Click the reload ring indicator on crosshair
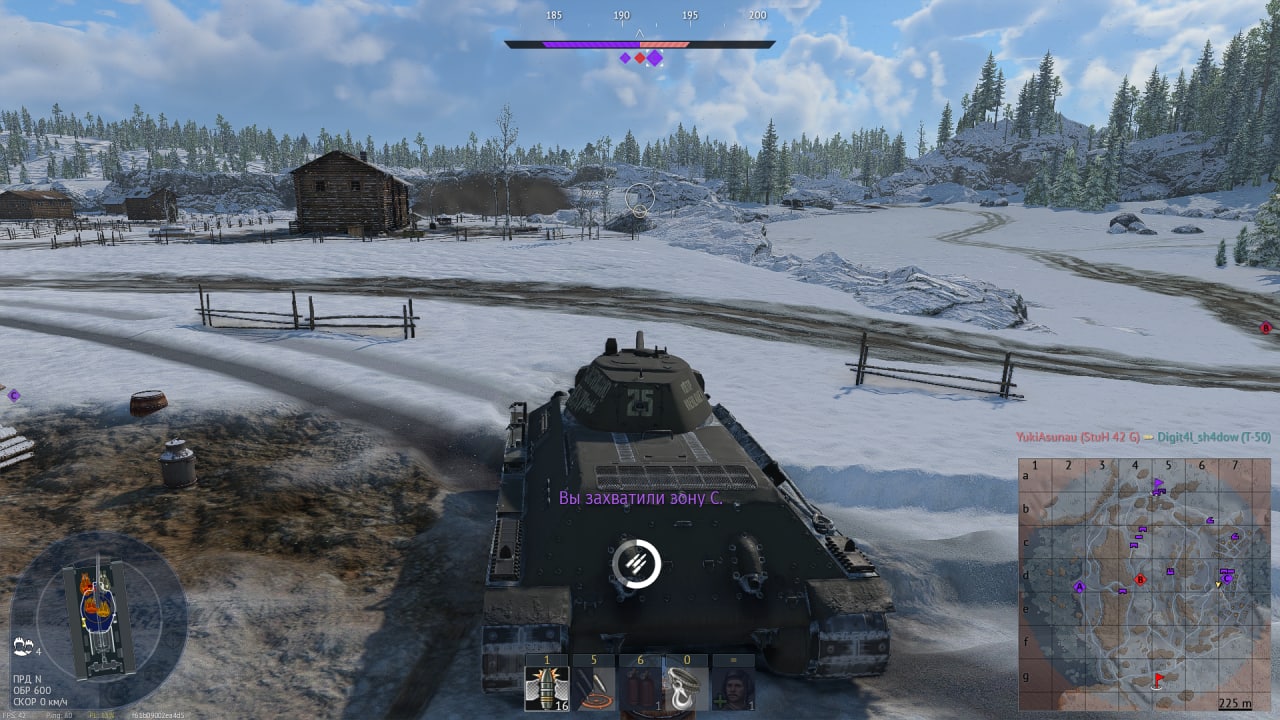Viewport: 1280px width, 720px height. (637, 564)
